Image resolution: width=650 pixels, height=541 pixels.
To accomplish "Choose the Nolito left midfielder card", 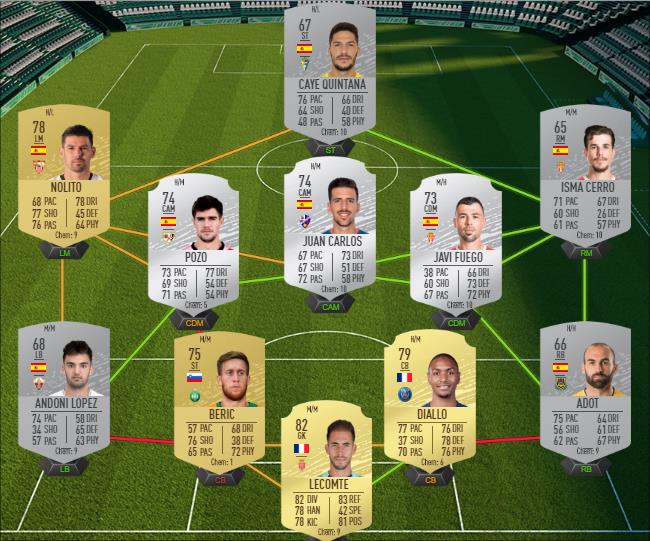I will pos(62,176).
